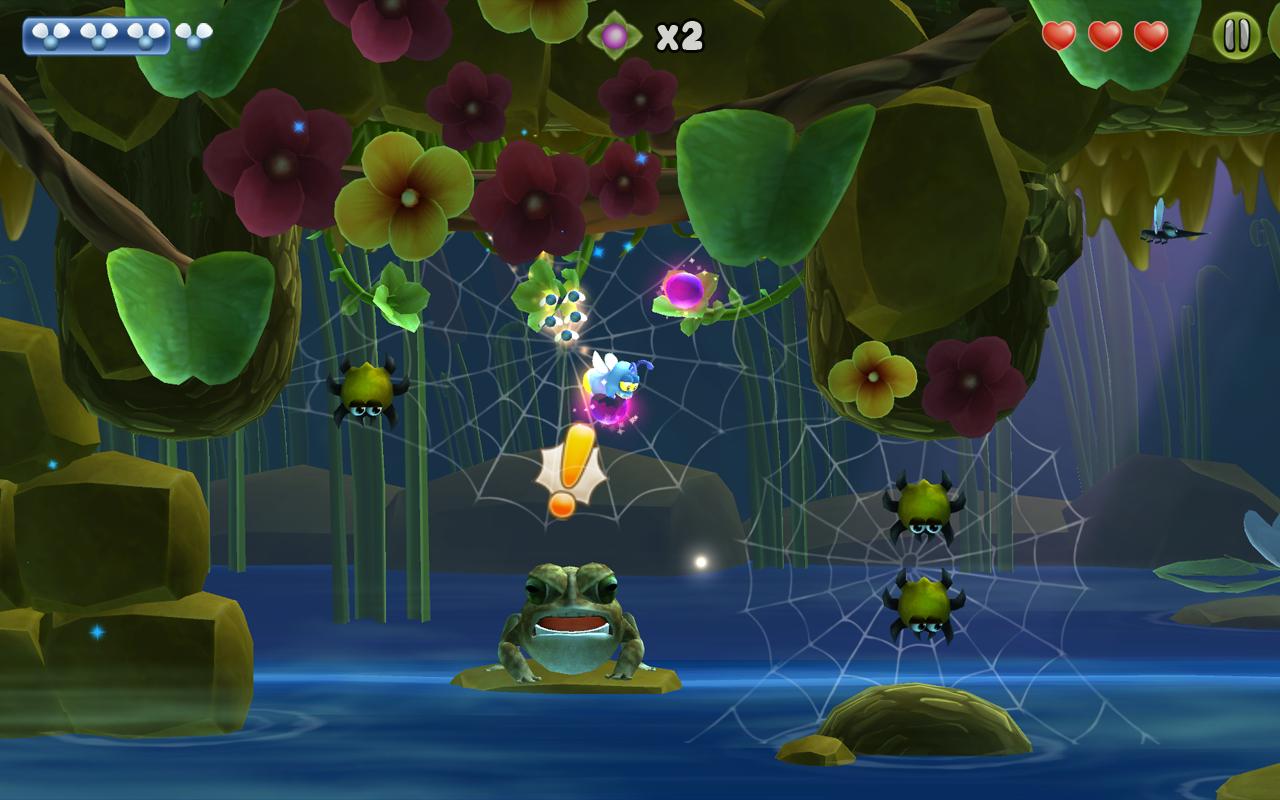1280x800 pixels.
Task: Tap the glowing exclamation mark warning
Action: click(x=571, y=470)
